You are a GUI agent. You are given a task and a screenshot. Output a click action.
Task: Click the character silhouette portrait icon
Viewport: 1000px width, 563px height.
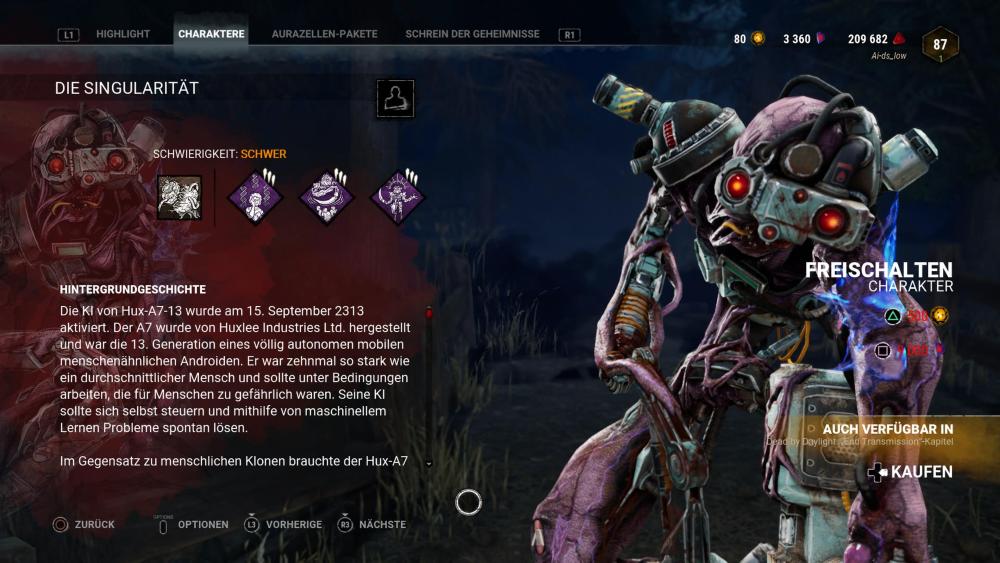[x=395, y=99]
